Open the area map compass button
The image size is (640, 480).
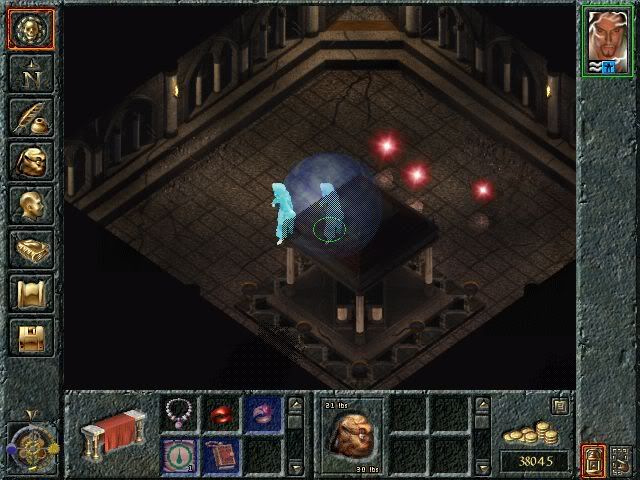point(29,73)
